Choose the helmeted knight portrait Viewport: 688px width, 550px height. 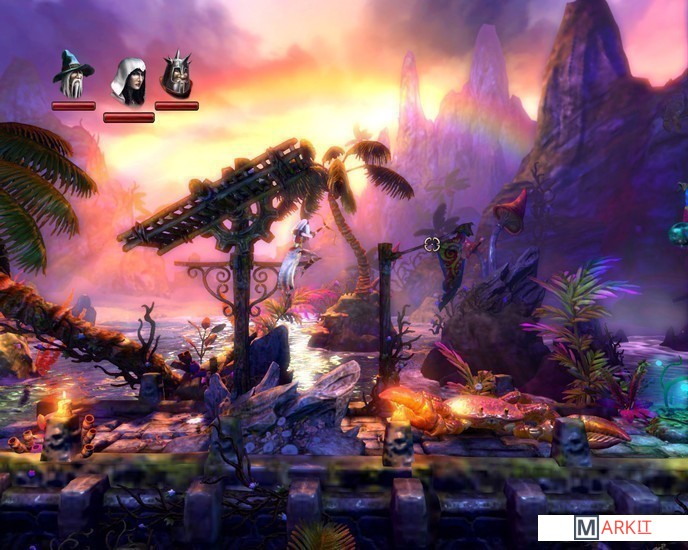(x=176, y=74)
